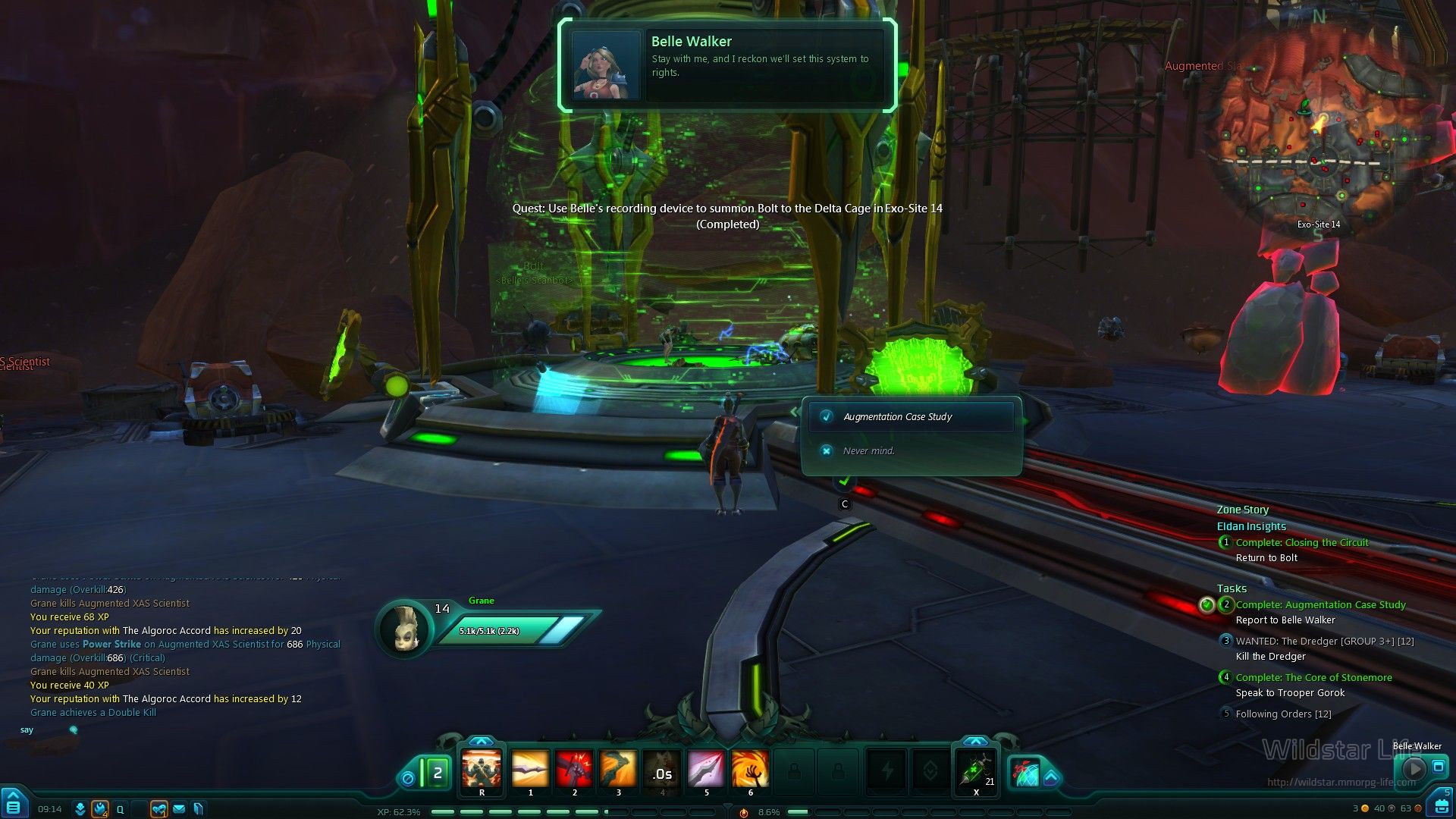Activate the ability in hotbar slot R

482,769
